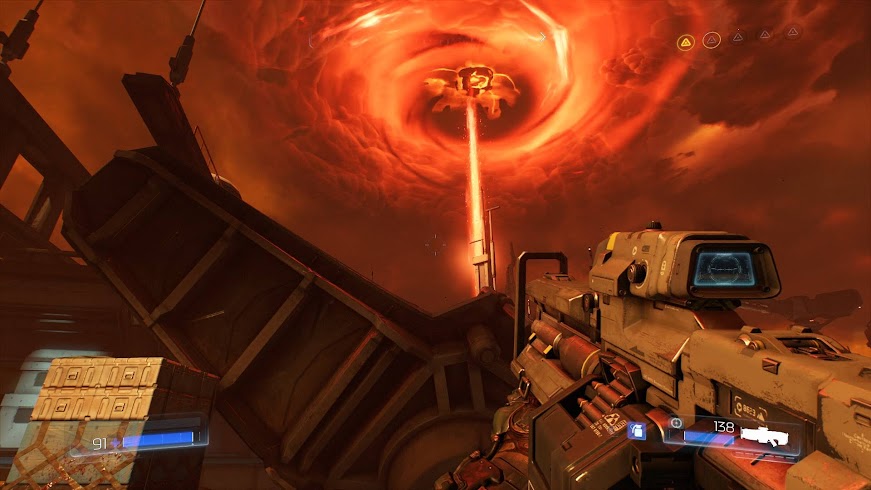
Task: Select the grenade equipment icon
Action: [636, 431]
